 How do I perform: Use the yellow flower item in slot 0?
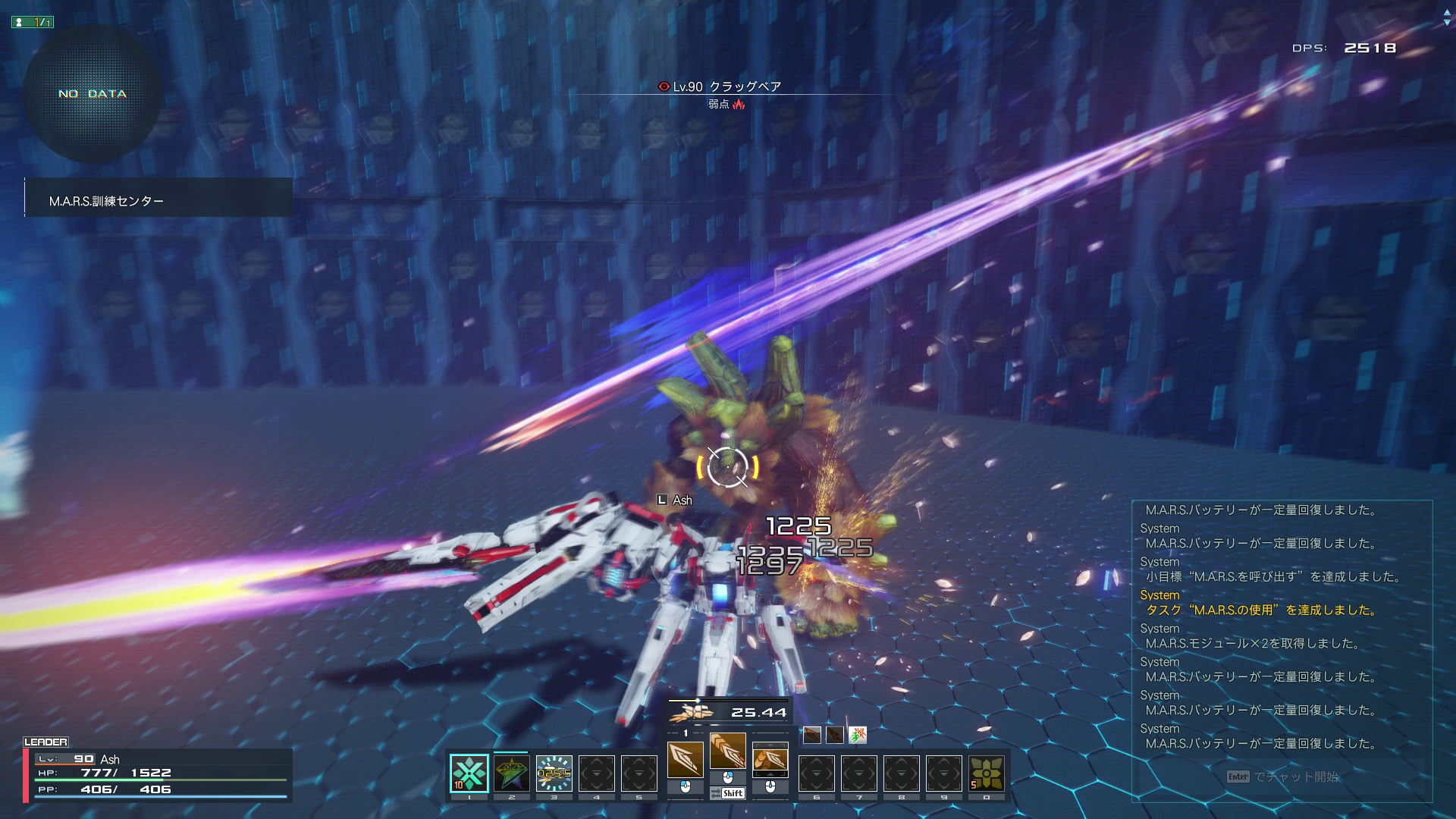(x=986, y=773)
